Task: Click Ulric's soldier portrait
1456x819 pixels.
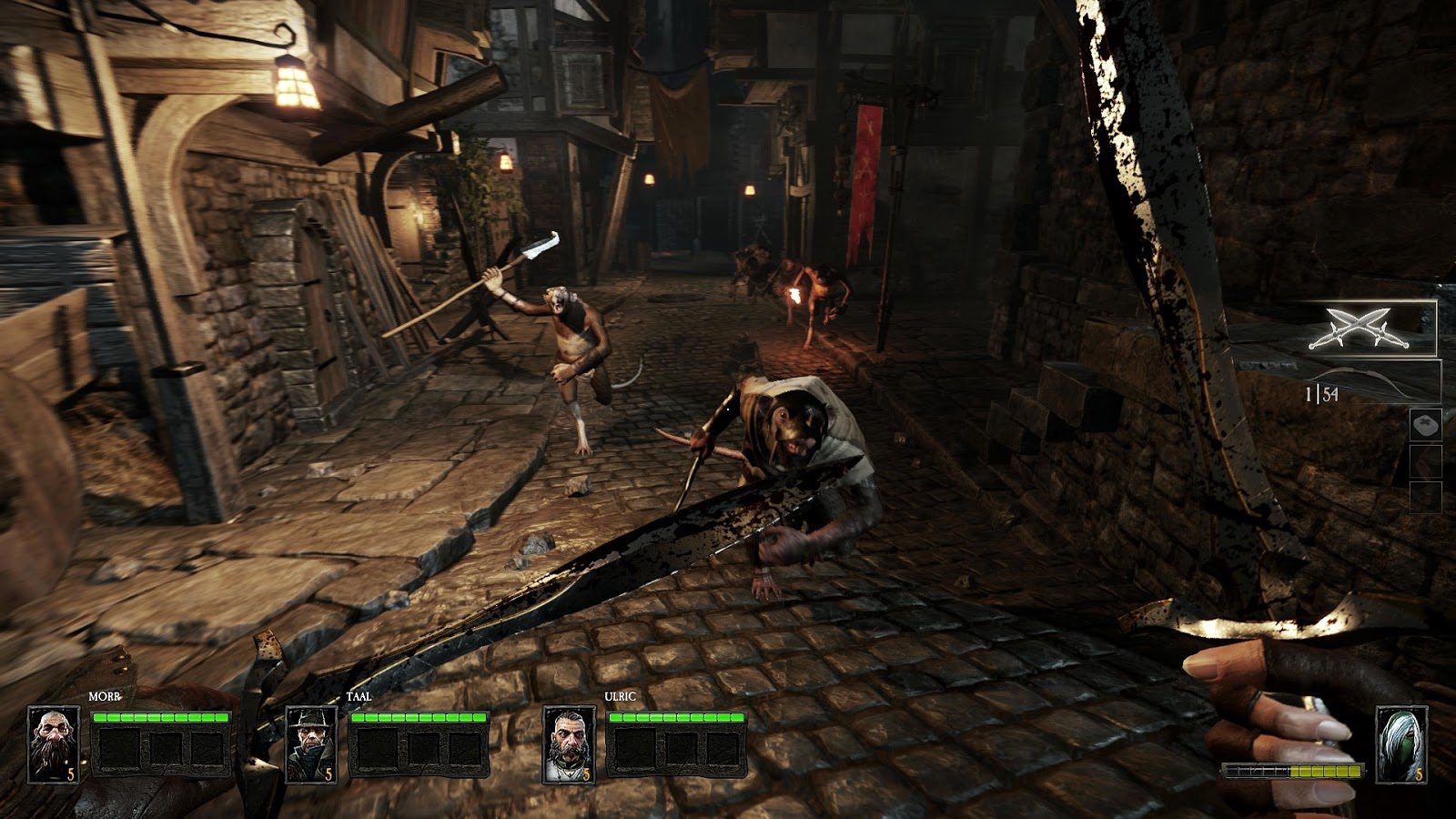Action: 570,744
